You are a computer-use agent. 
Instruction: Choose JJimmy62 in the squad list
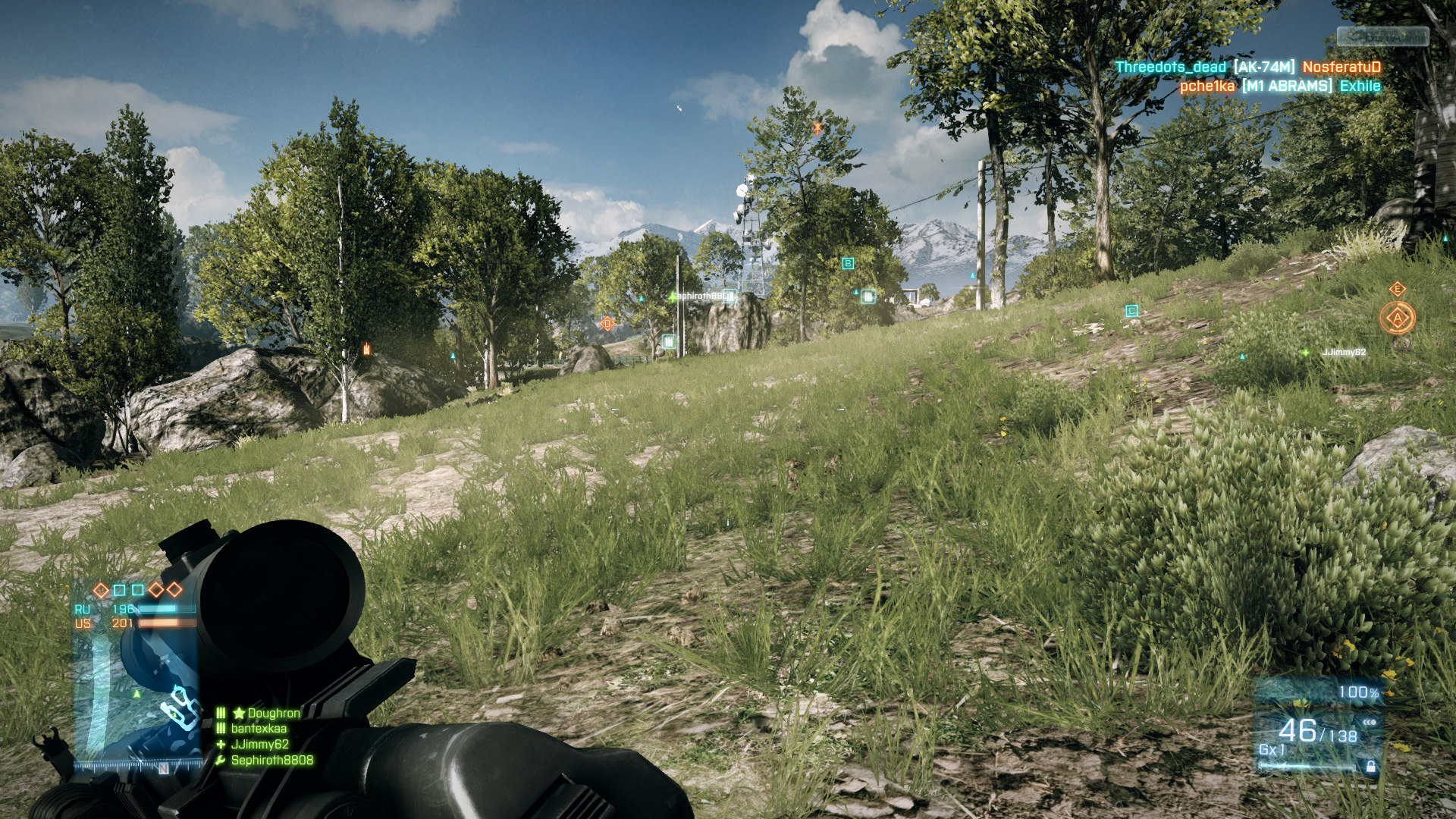pyautogui.click(x=259, y=745)
